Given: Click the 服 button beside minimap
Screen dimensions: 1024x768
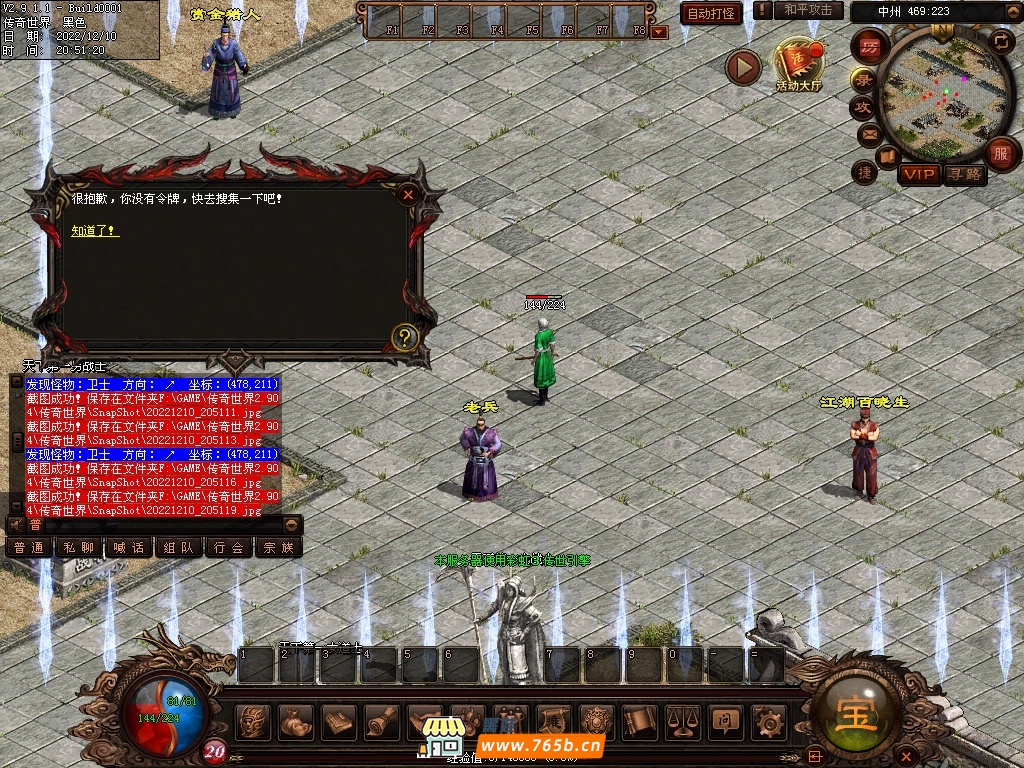Looking at the screenshot, I should (1000, 153).
